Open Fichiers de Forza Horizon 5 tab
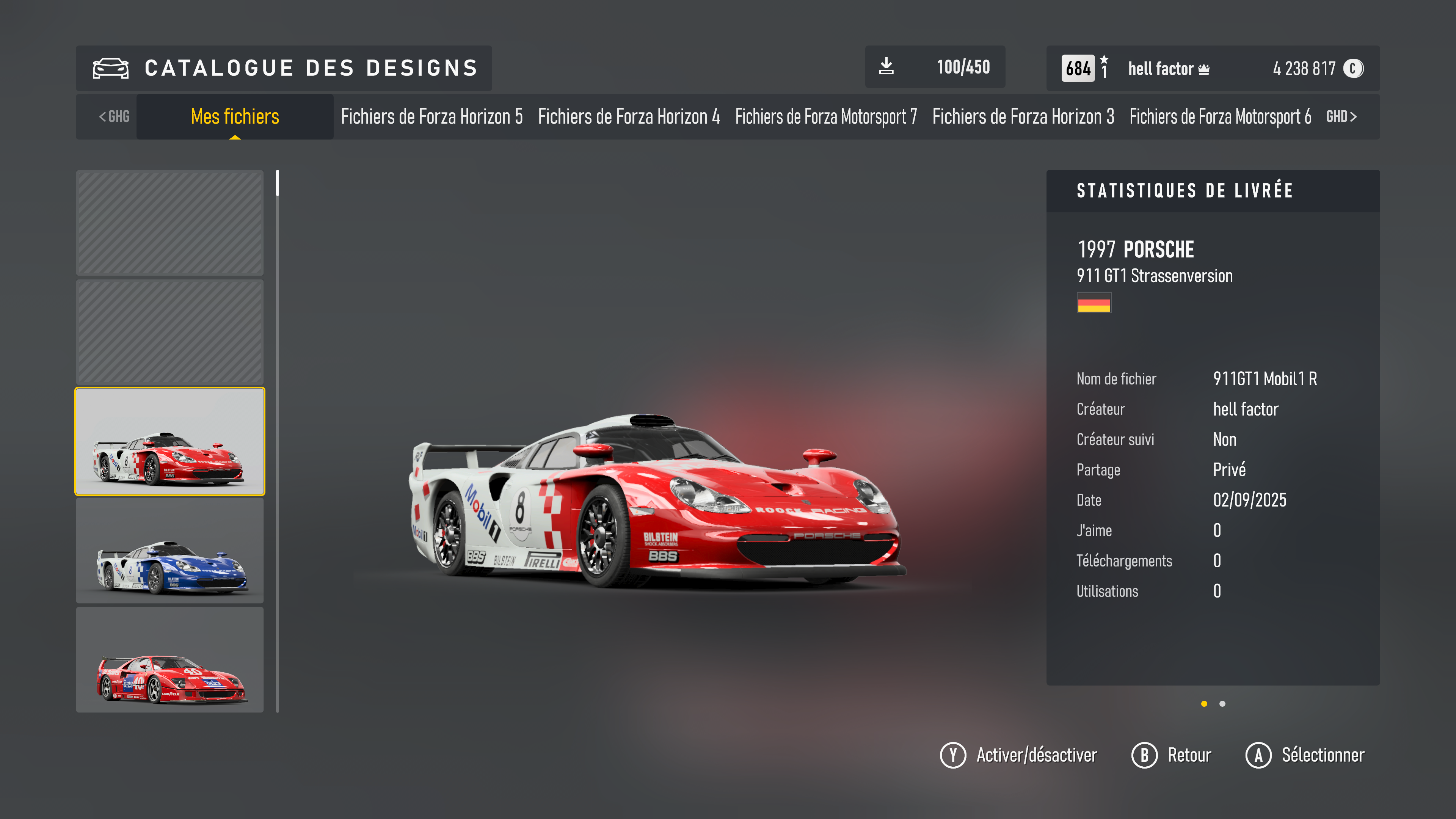This screenshot has width=1456, height=819. point(431,116)
